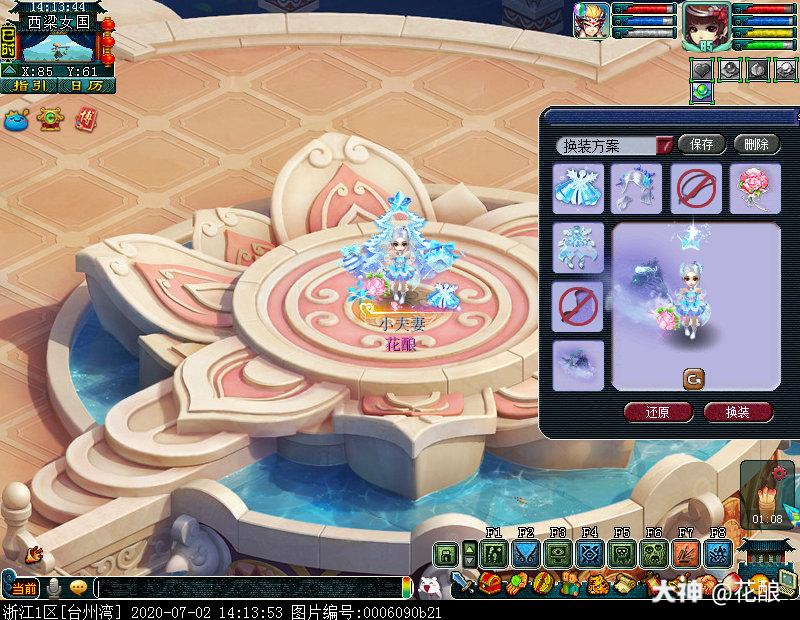Open the treasure chest menu icon

pyautogui.click(x=490, y=581)
